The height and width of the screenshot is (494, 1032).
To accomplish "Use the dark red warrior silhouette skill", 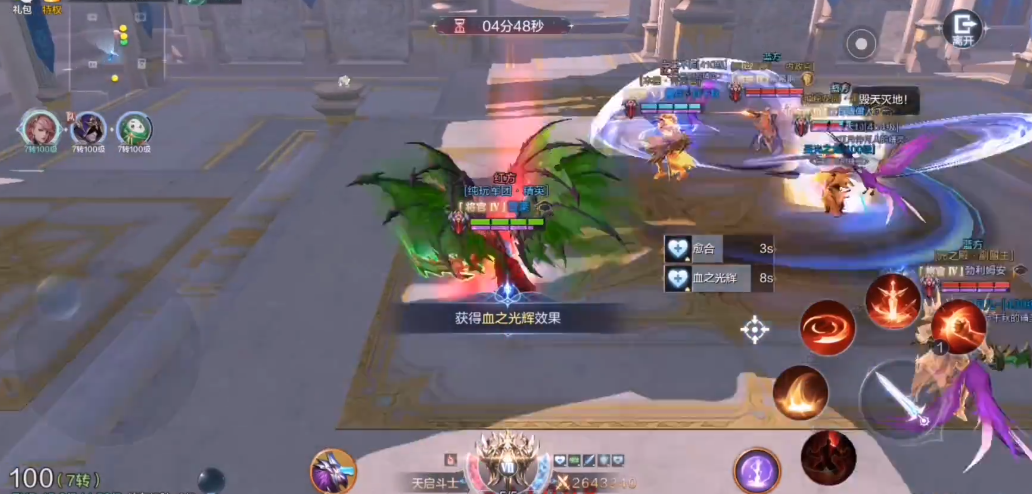I will [x=828, y=457].
